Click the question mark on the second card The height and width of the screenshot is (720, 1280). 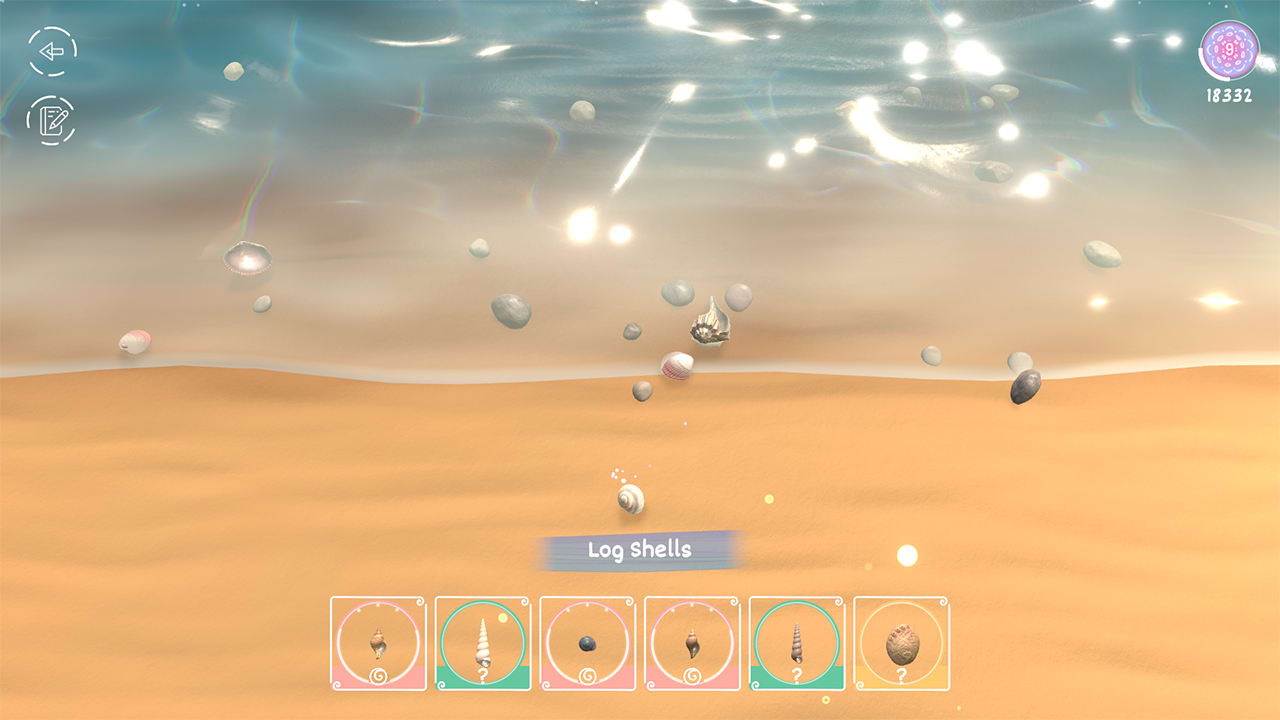(482, 677)
